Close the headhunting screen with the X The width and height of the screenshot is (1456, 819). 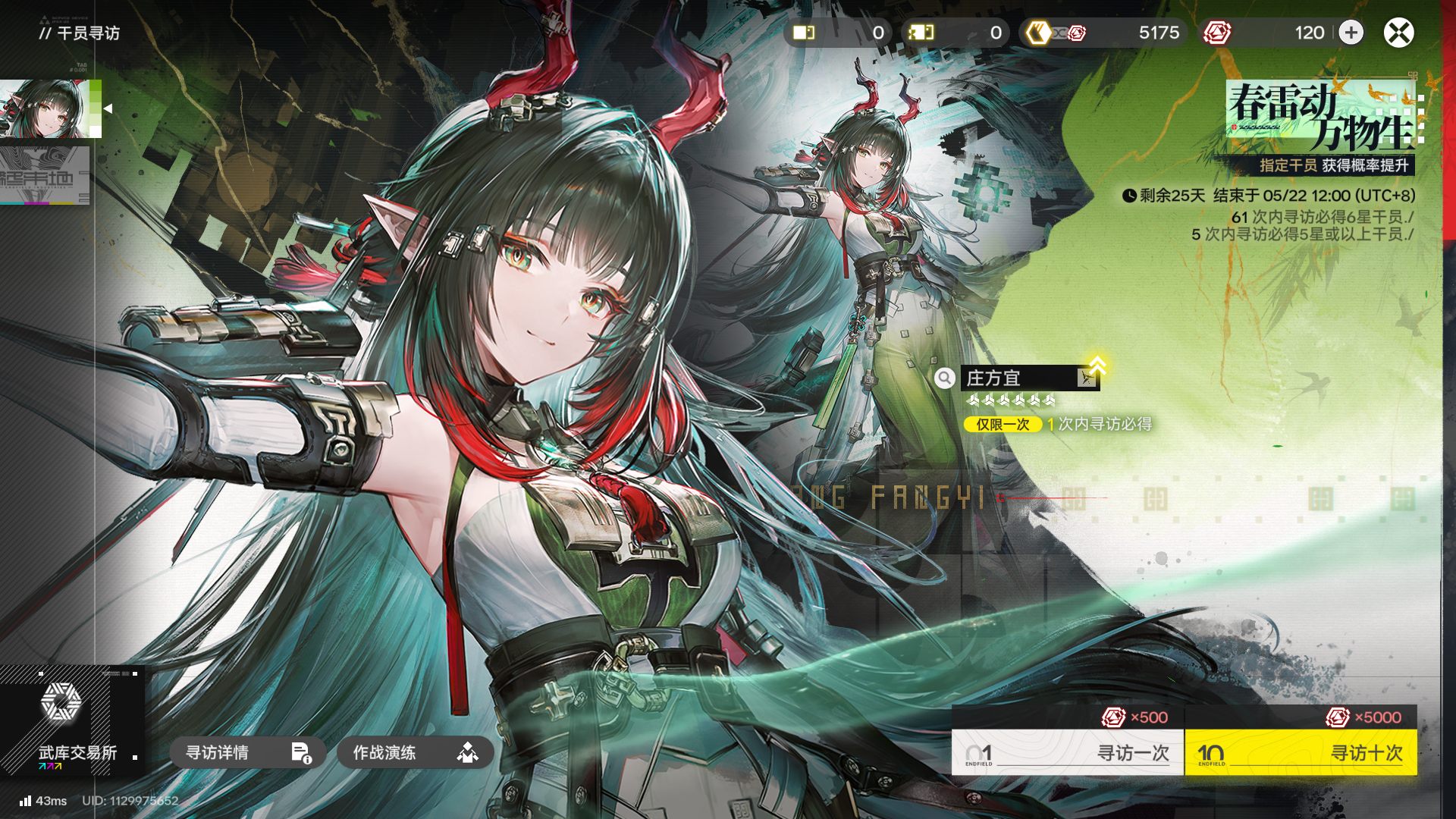click(x=1398, y=33)
